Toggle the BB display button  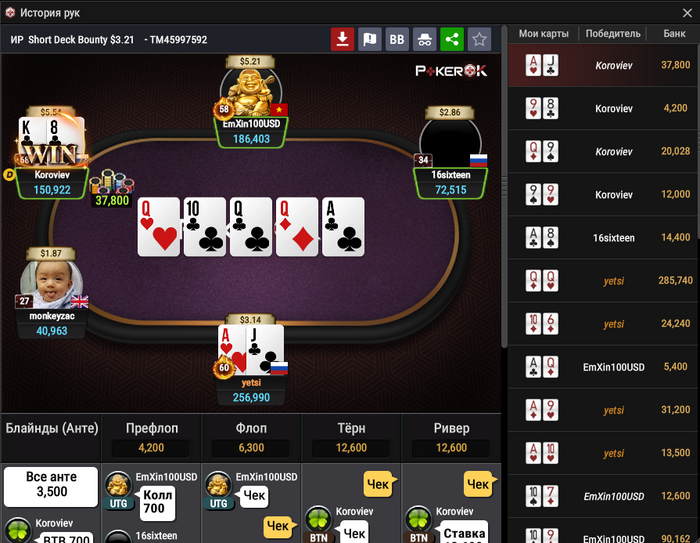click(x=397, y=39)
